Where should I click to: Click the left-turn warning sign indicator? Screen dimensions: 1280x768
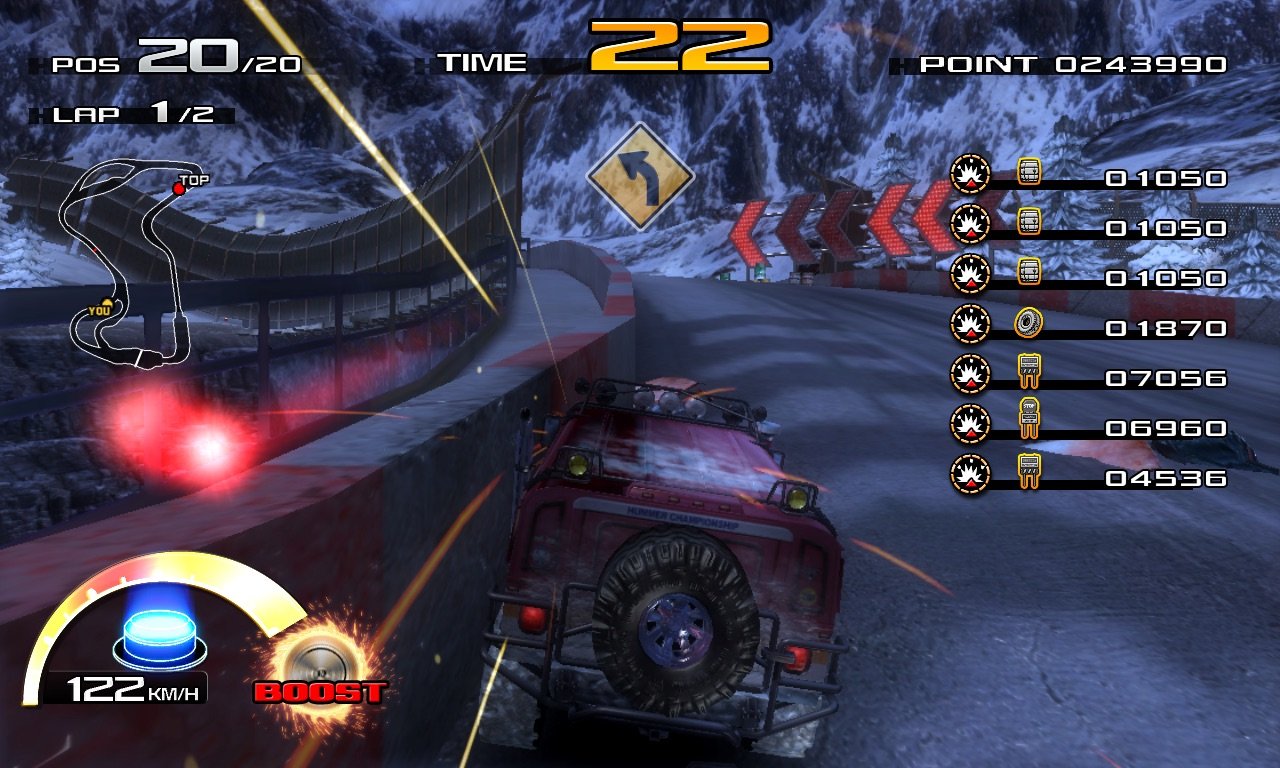(640, 178)
